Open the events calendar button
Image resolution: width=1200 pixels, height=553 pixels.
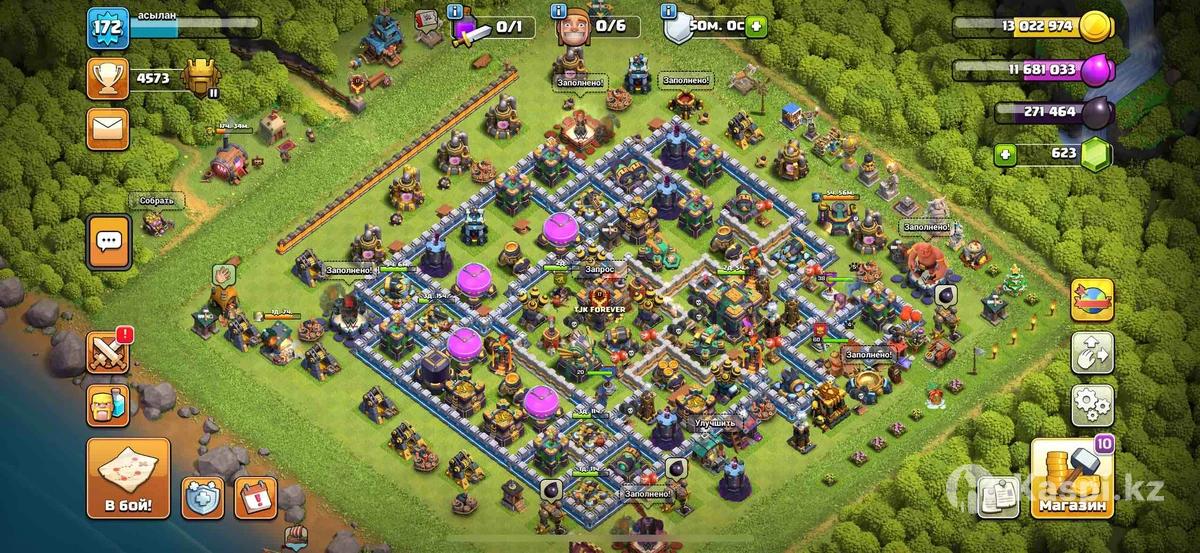pos(255,497)
